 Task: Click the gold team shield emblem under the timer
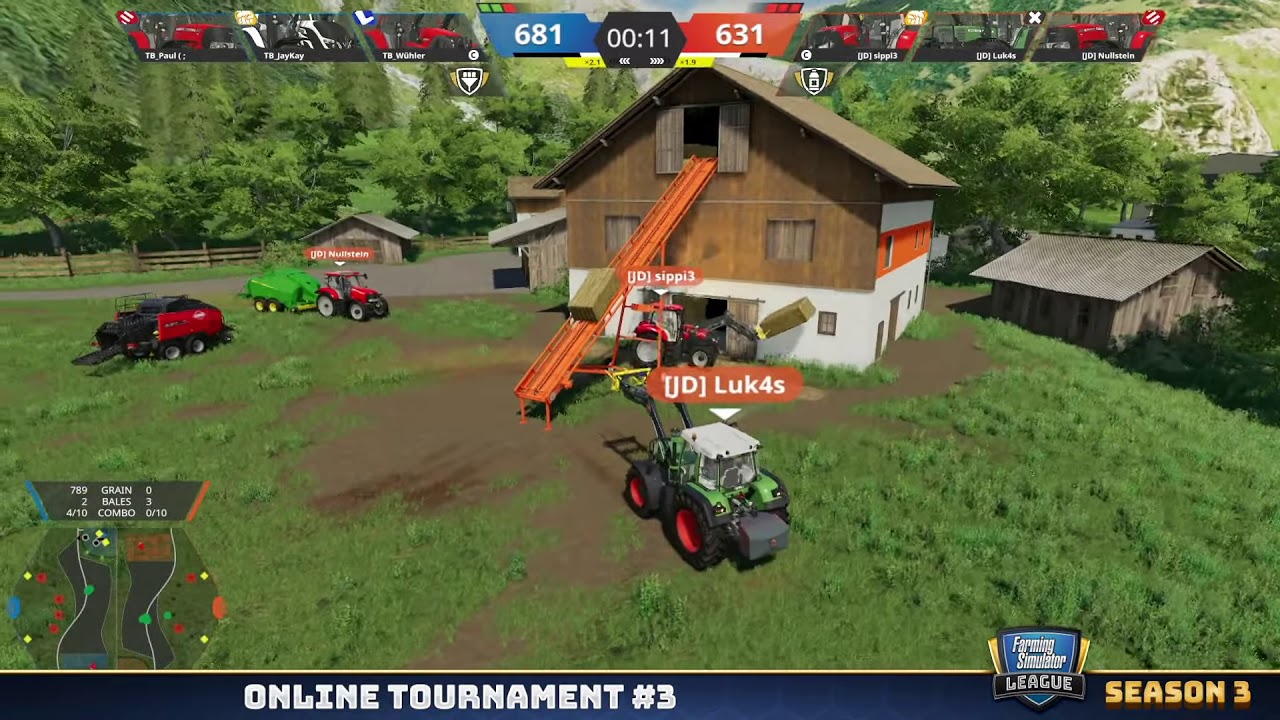click(x=813, y=80)
